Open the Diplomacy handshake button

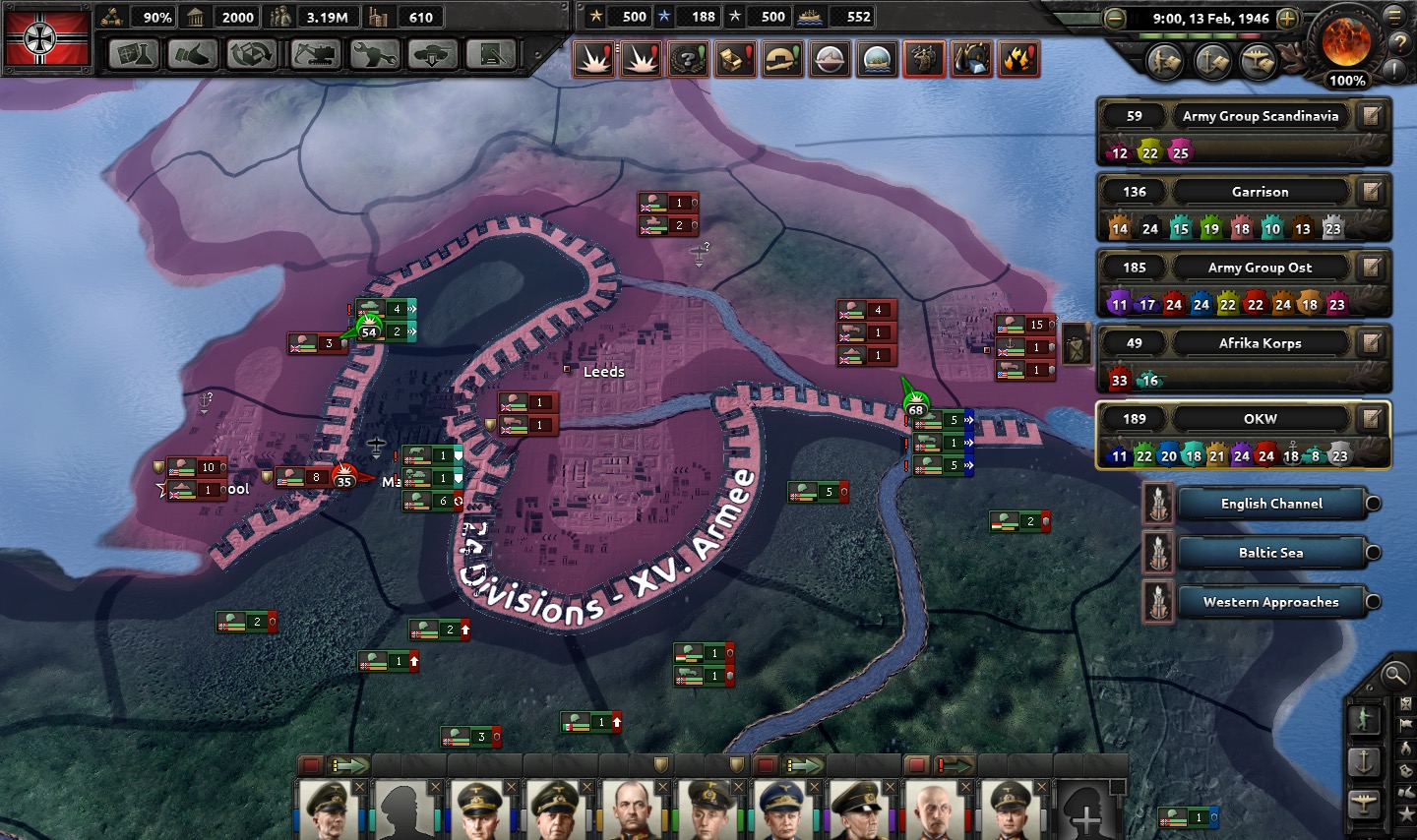[x=192, y=55]
